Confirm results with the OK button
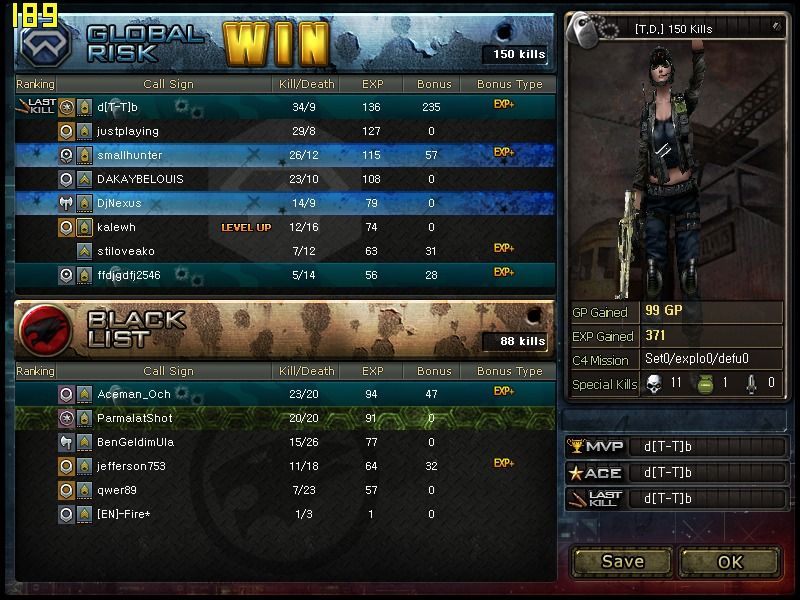 click(730, 561)
